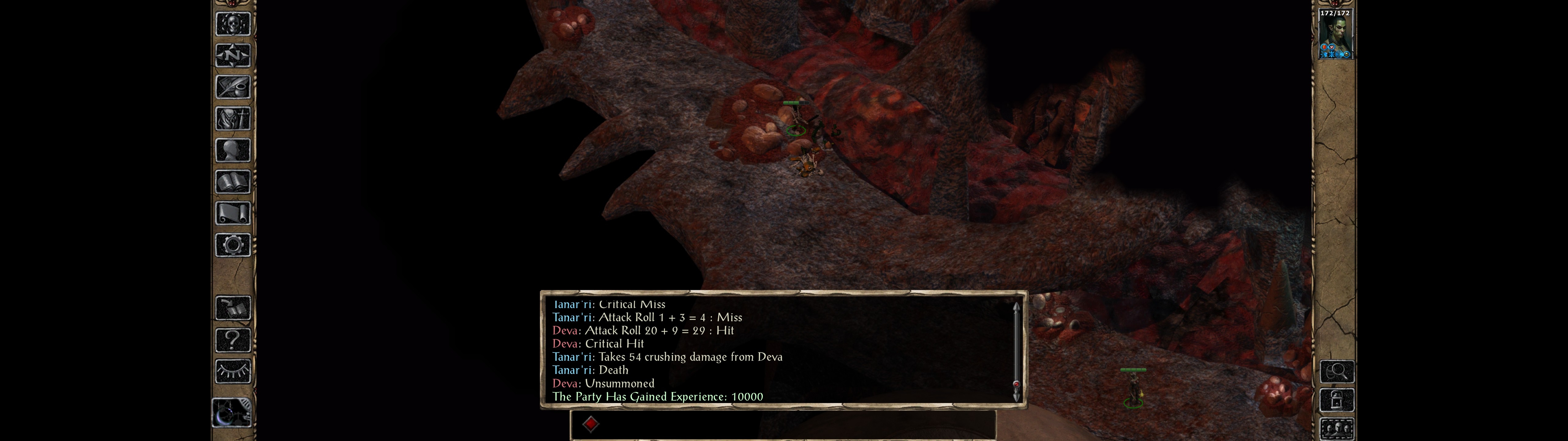Open the mage spellbook icon
Image resolution: width=1568 pixels, height=441 pixels.
233,182
